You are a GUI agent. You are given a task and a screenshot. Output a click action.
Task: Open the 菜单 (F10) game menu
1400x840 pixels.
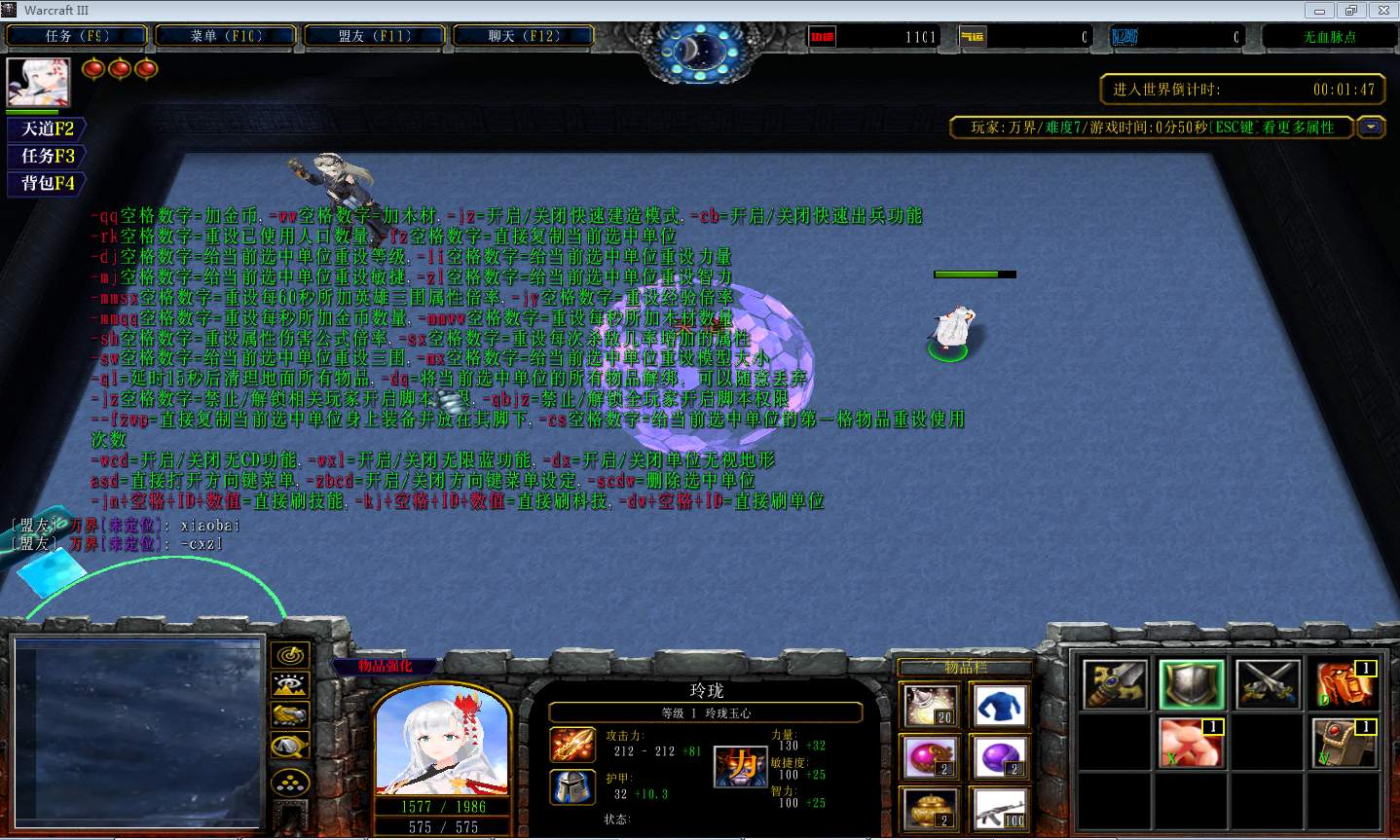click(226, 36)
